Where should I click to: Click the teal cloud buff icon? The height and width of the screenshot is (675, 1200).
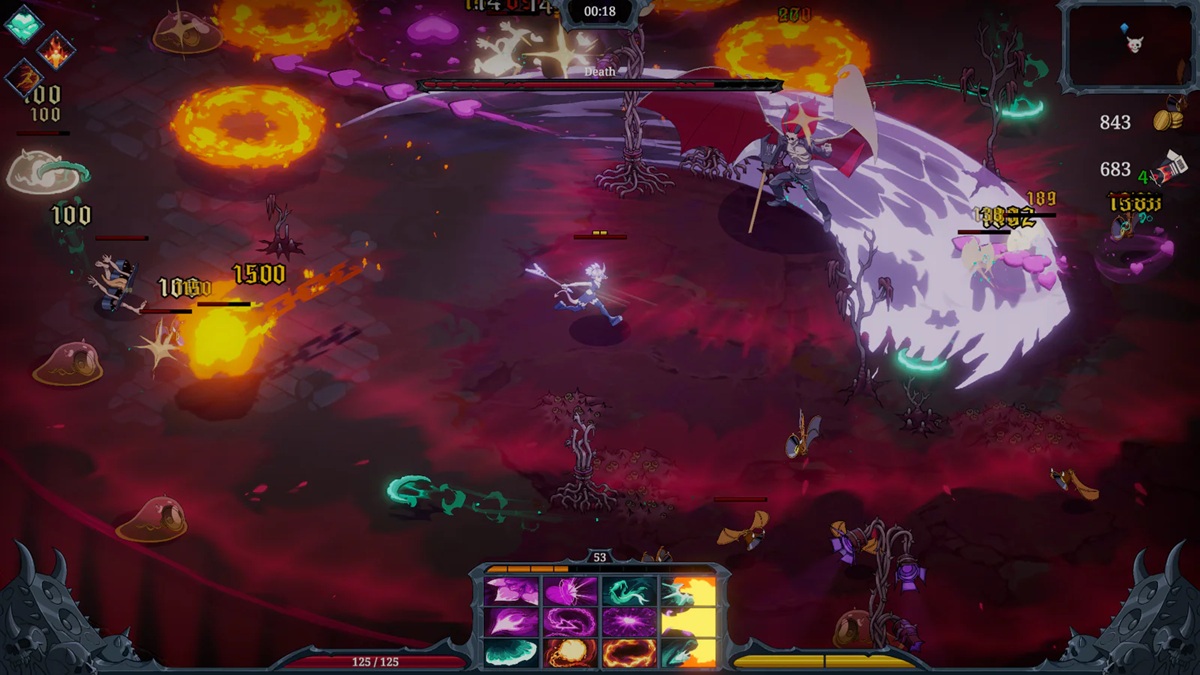pyautogui.click(x=22, y=24)
